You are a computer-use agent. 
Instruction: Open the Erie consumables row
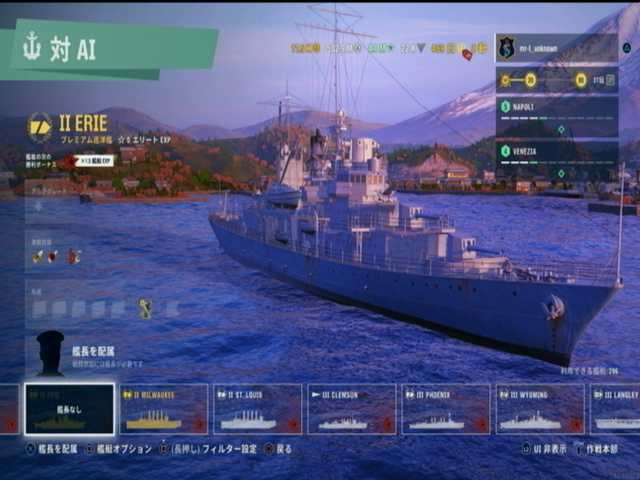[x=56, y=257]
